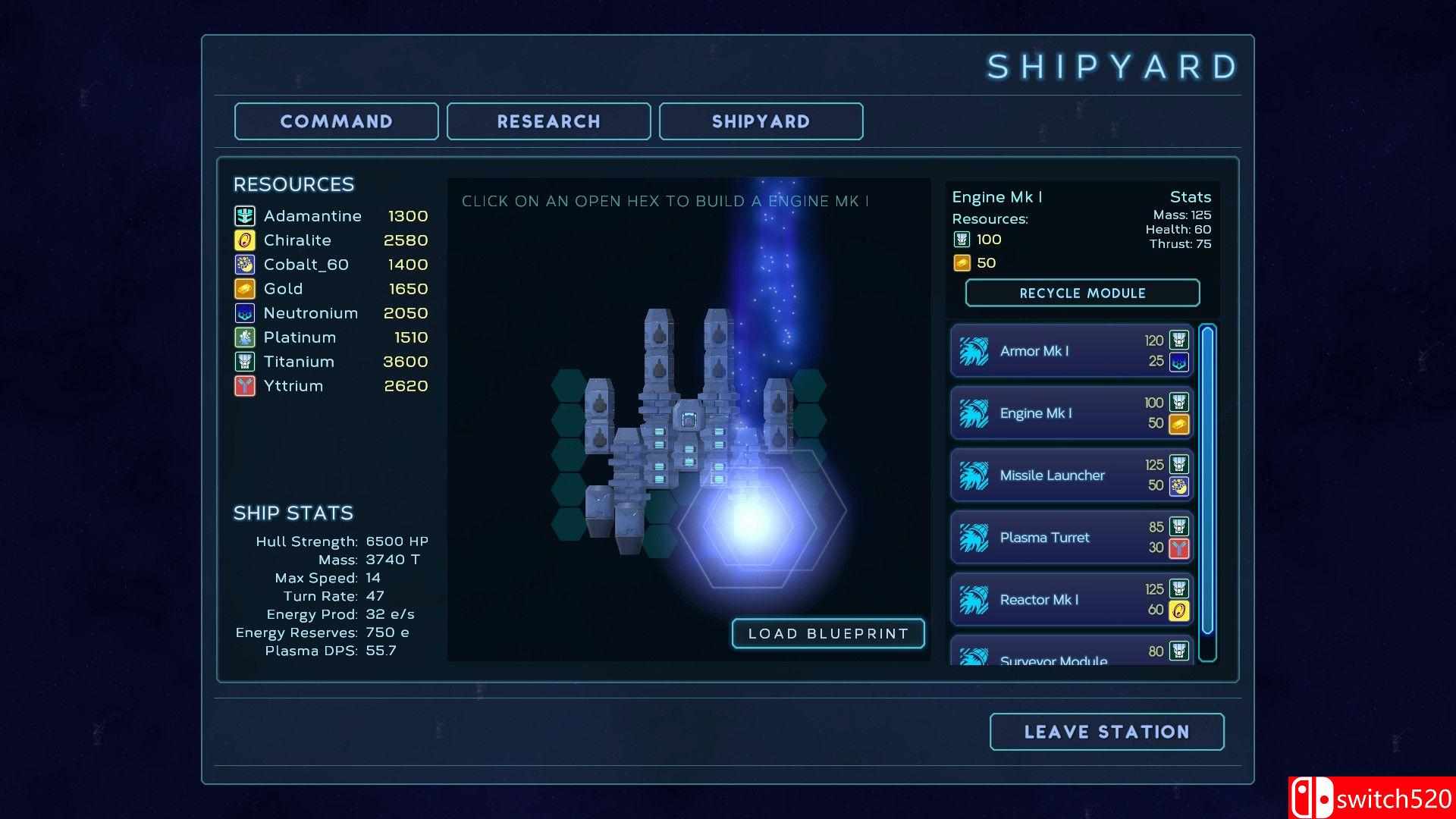Click the Neutronium resource icon
Screen dimensions: 1456x819
[244, 312]
